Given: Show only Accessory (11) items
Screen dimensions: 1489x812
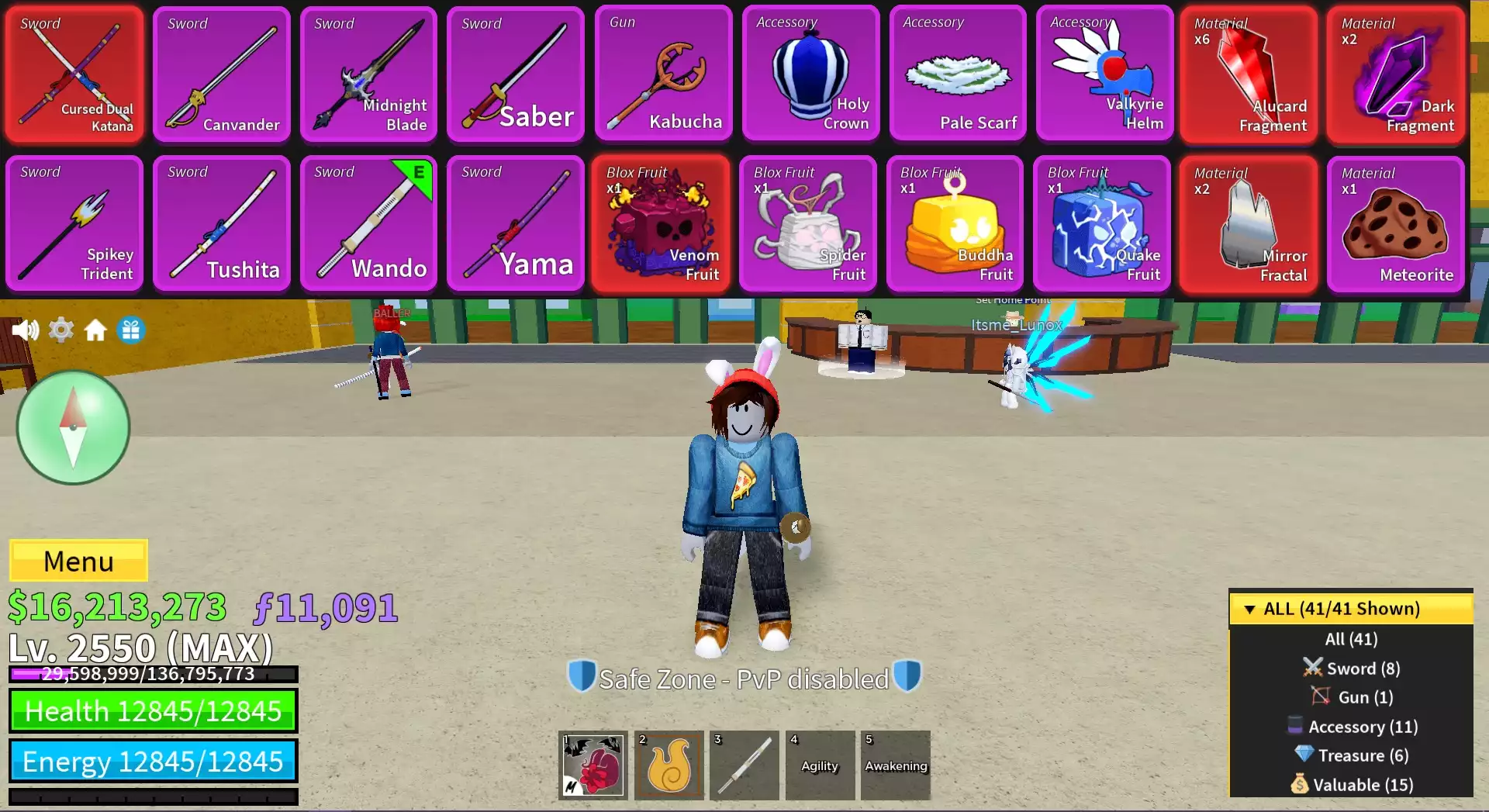Looking at the screenshot, I should point(1353,727).
